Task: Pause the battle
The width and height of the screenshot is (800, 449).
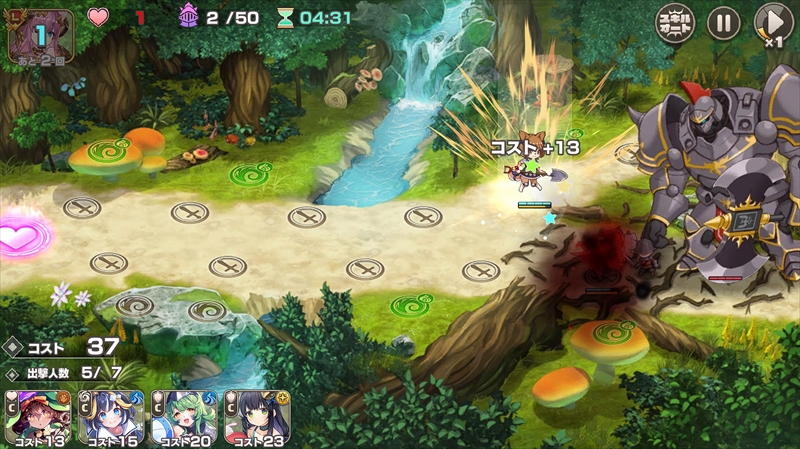Action: pyautogui.click(x=723, y=23)
